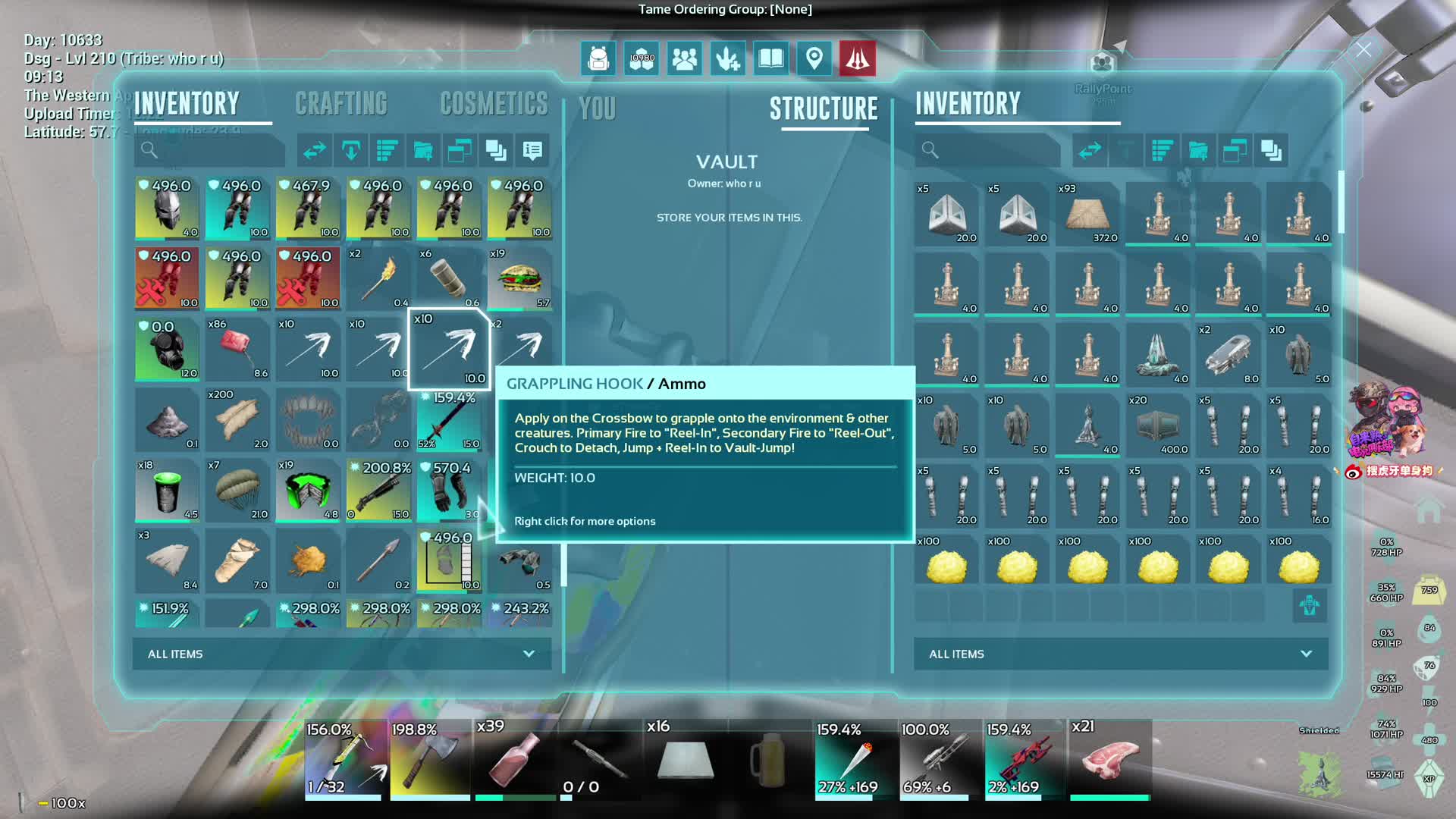Pick the parachute stack in inventory
This screenshot has height=819, width=1456.
pyautogui.click(x=237, y=491)
